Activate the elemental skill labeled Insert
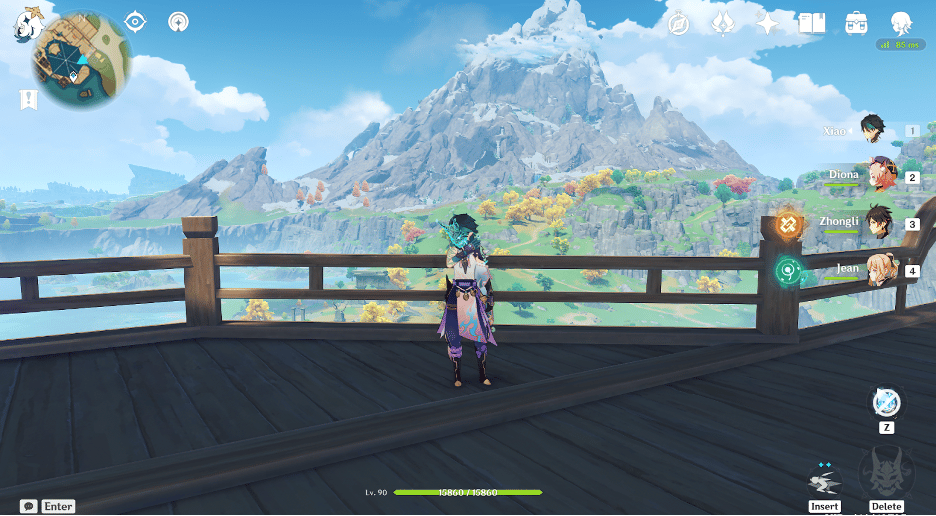This screenshot has width=936, height=516. point(825,480)
